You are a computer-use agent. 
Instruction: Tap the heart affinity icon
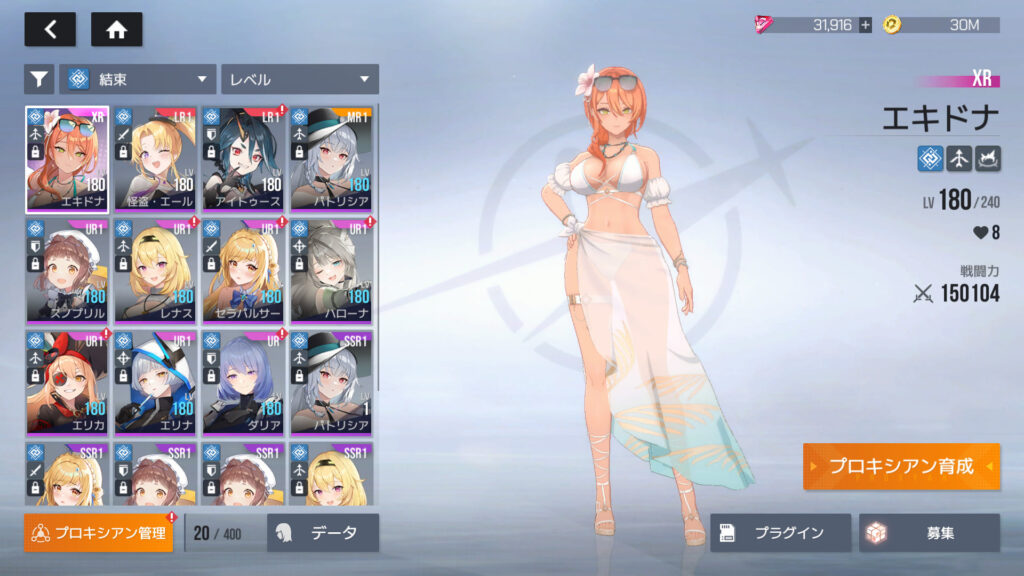tap(978, 233)
